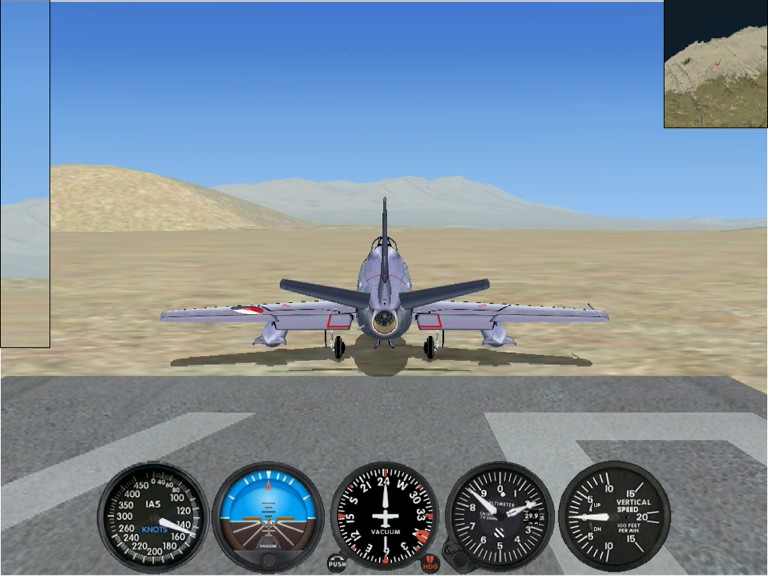Open the top-down terrain view window

tap(715, 64)
